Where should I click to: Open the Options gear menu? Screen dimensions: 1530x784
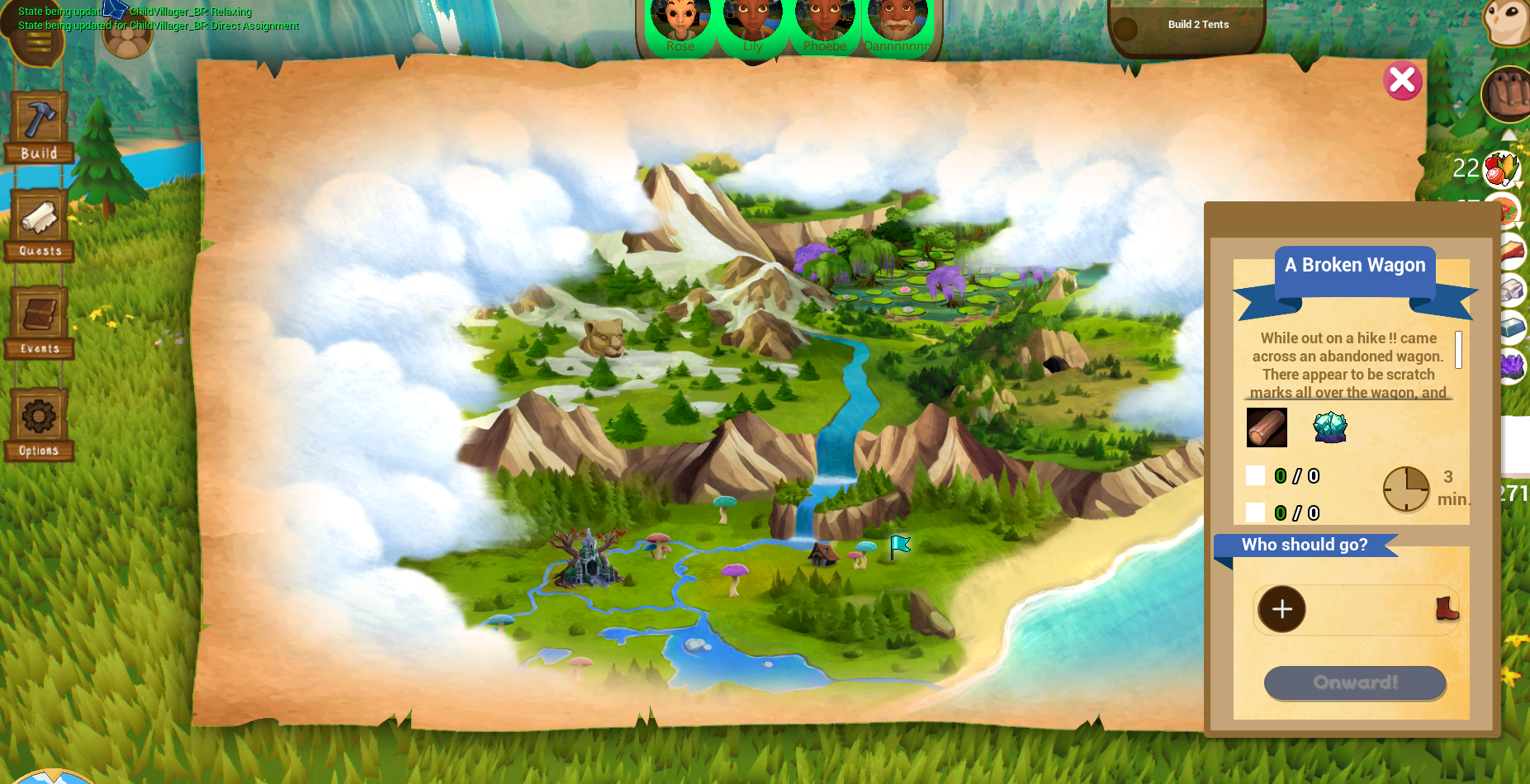39,423
